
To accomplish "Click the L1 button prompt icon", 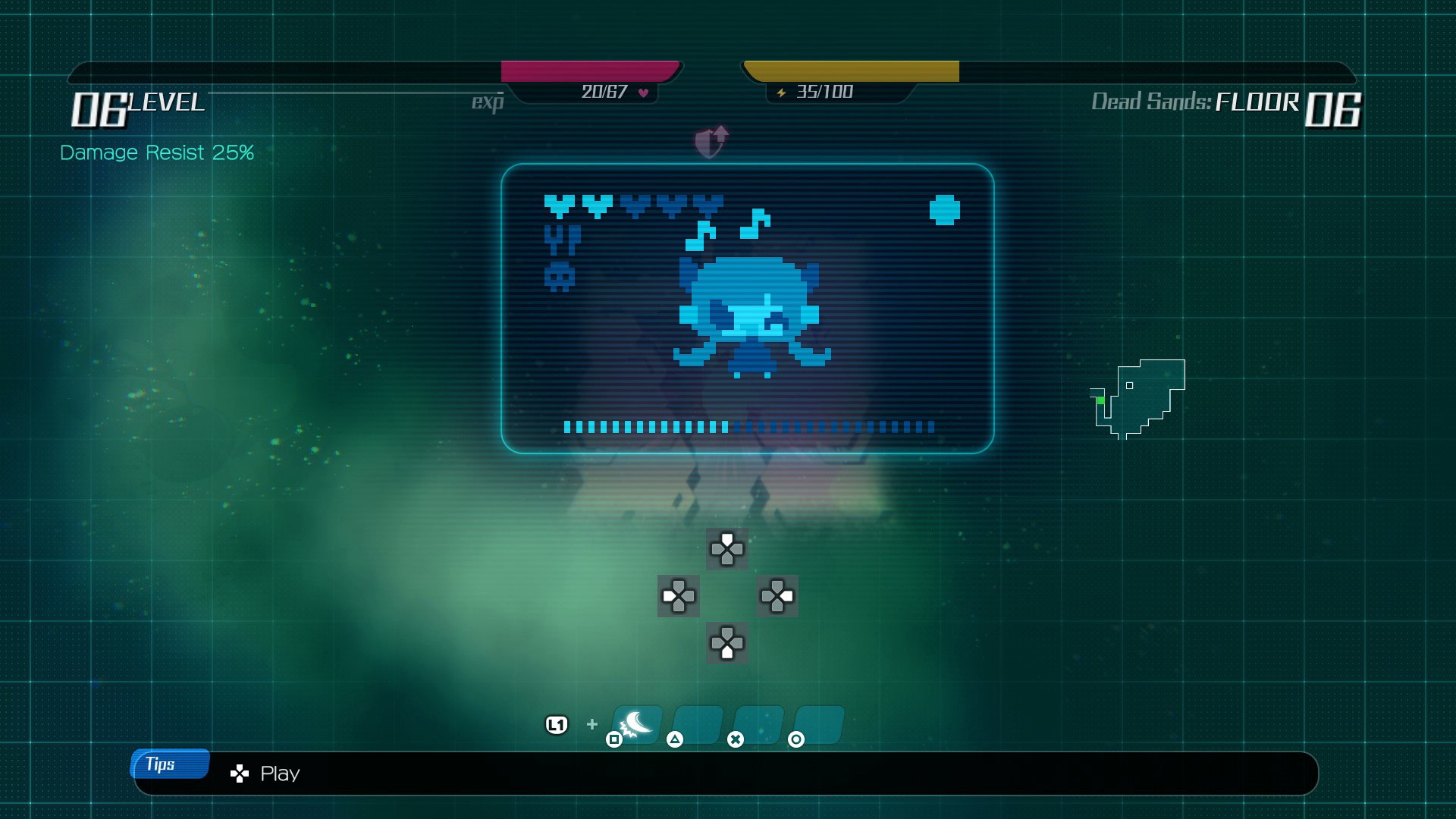I will 557,725.
